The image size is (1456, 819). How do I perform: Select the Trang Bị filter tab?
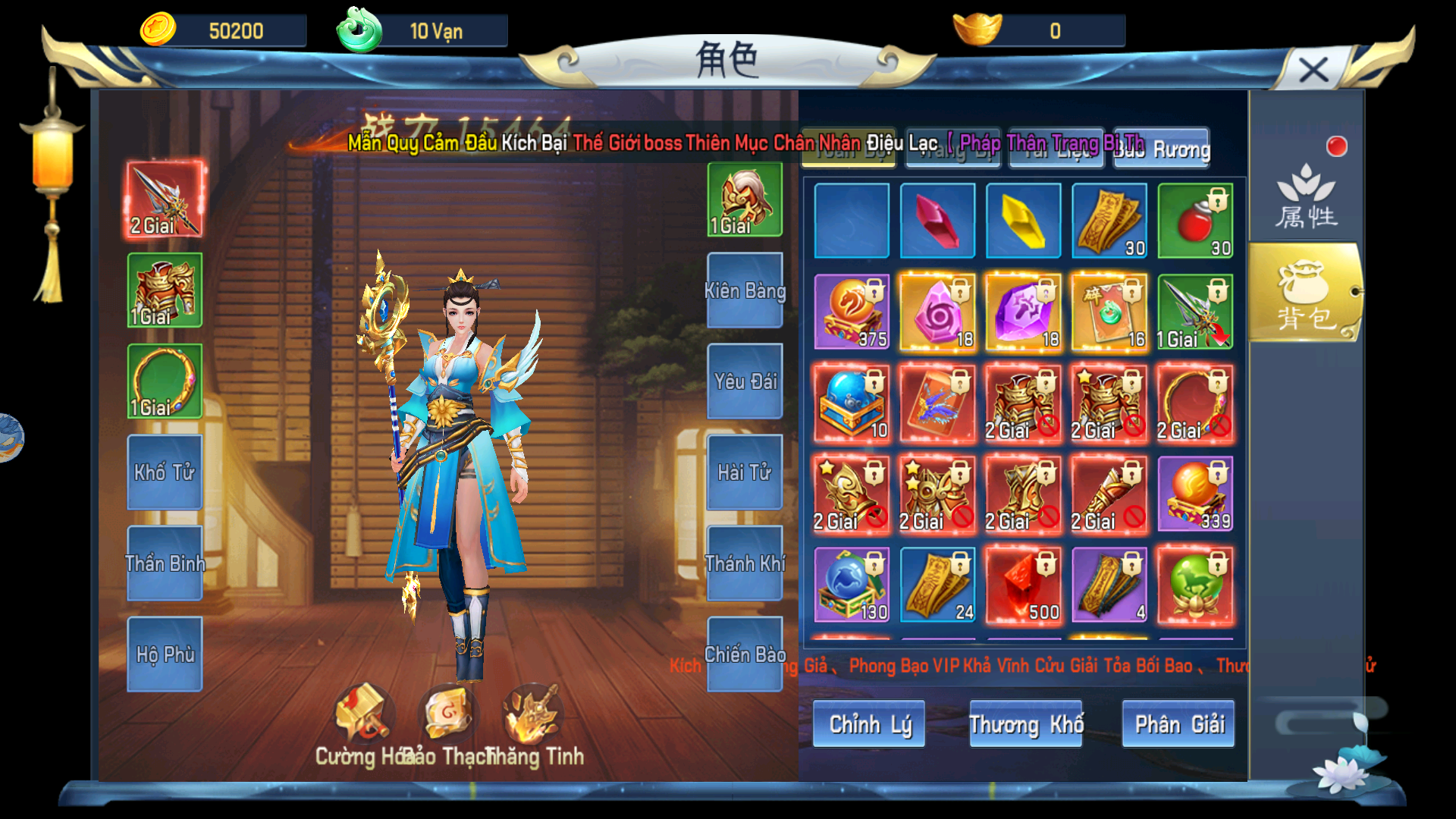point(952,149)
